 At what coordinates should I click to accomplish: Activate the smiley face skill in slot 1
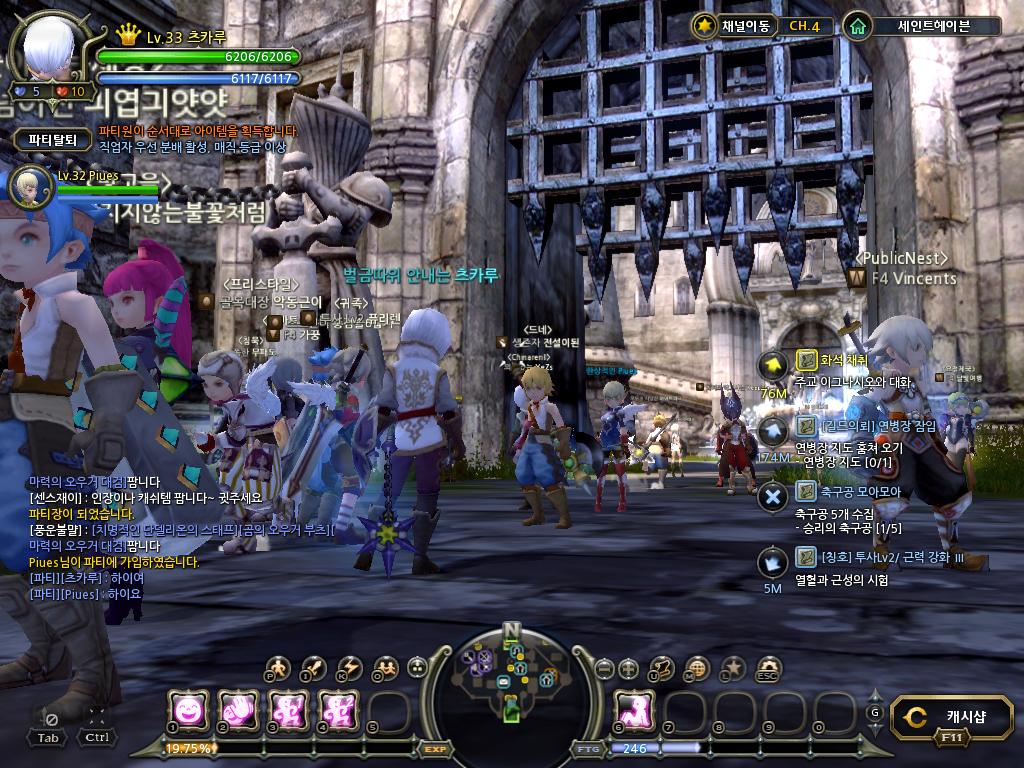click(x=187, y=709)
